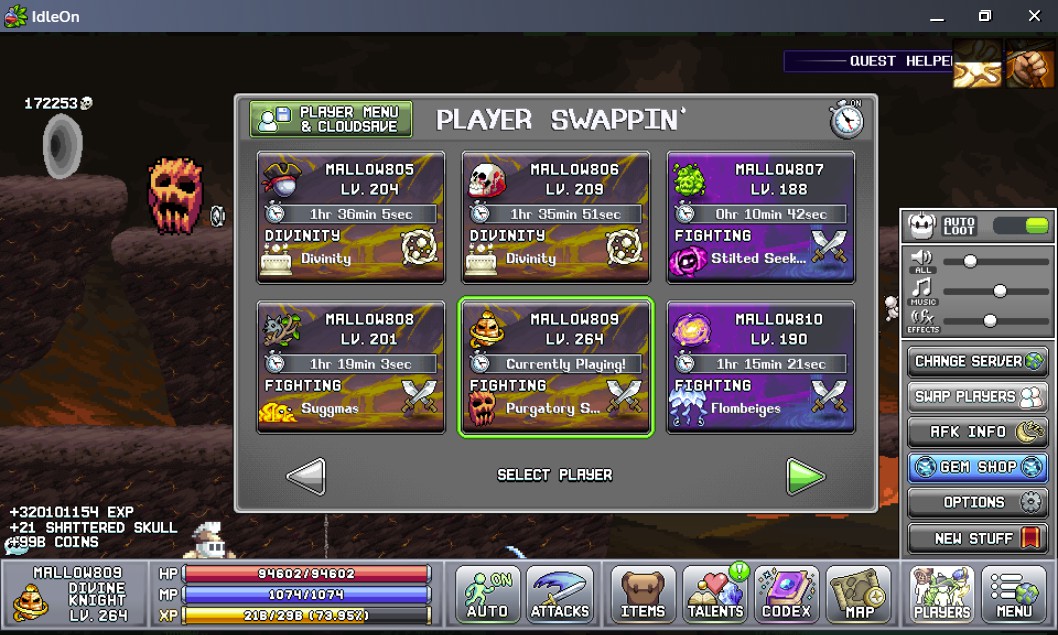This screenshot has height=635, width=1058.
Task: Toggle the Auto attack button
Action: (488, 595)
